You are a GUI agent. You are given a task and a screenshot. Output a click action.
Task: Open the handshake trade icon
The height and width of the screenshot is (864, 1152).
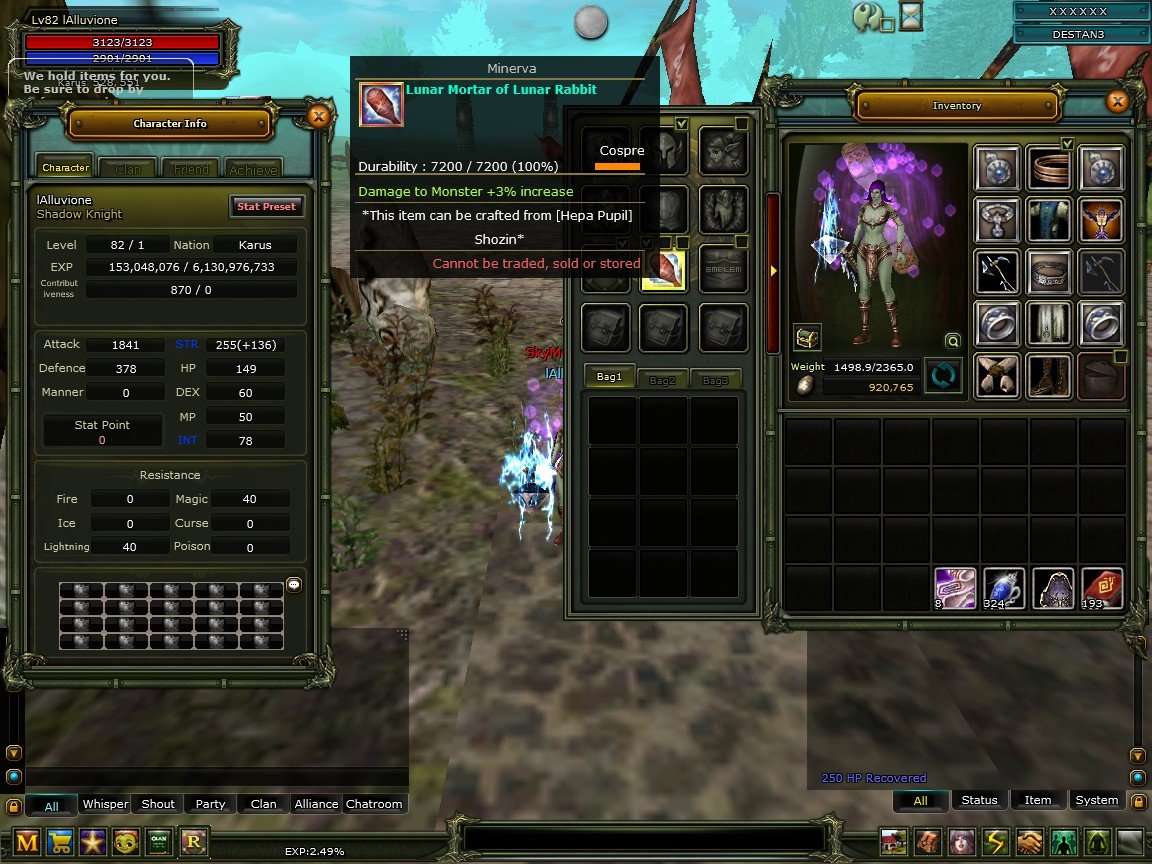coord(1030,840)
